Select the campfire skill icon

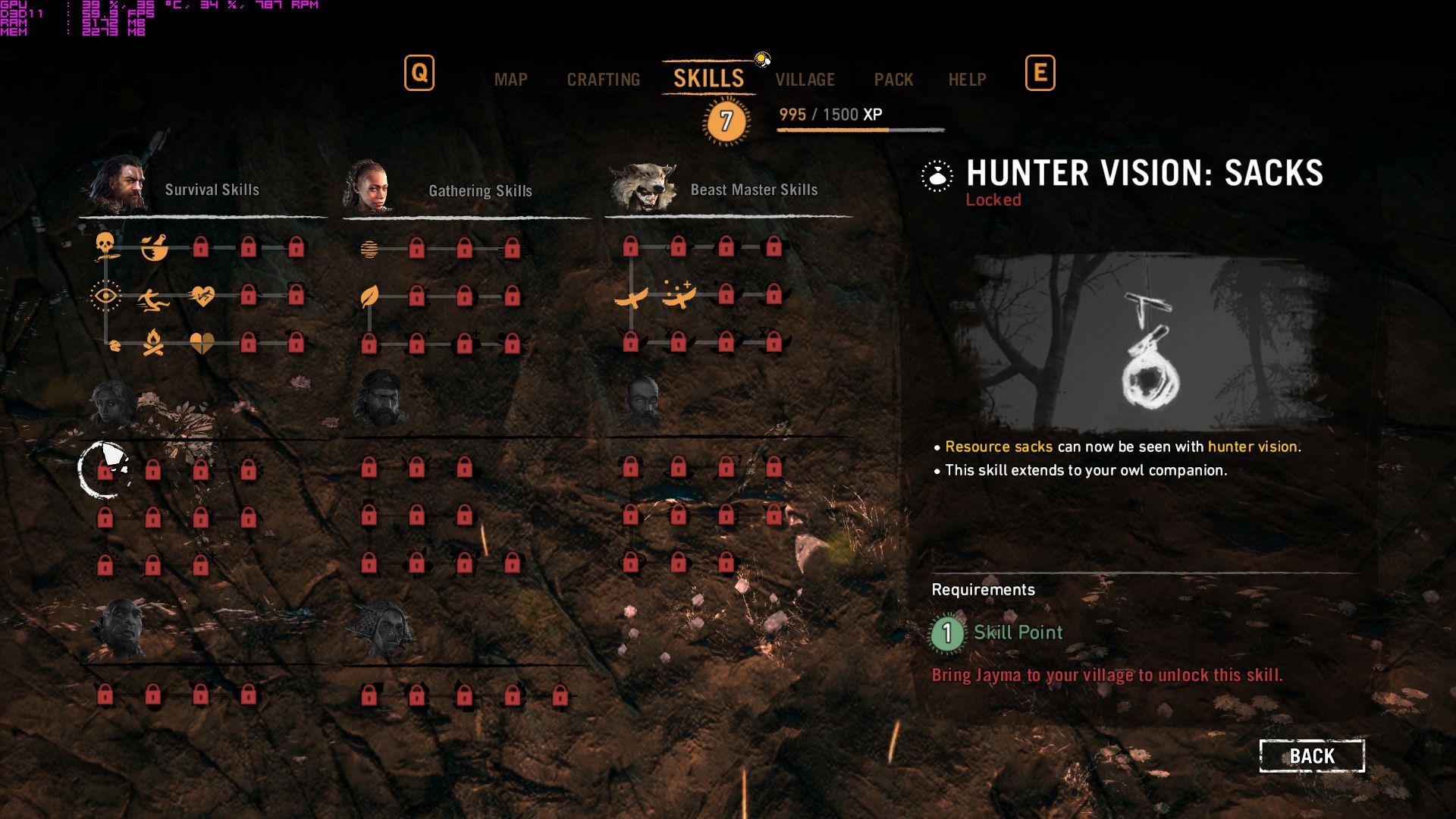click(153, 344)
